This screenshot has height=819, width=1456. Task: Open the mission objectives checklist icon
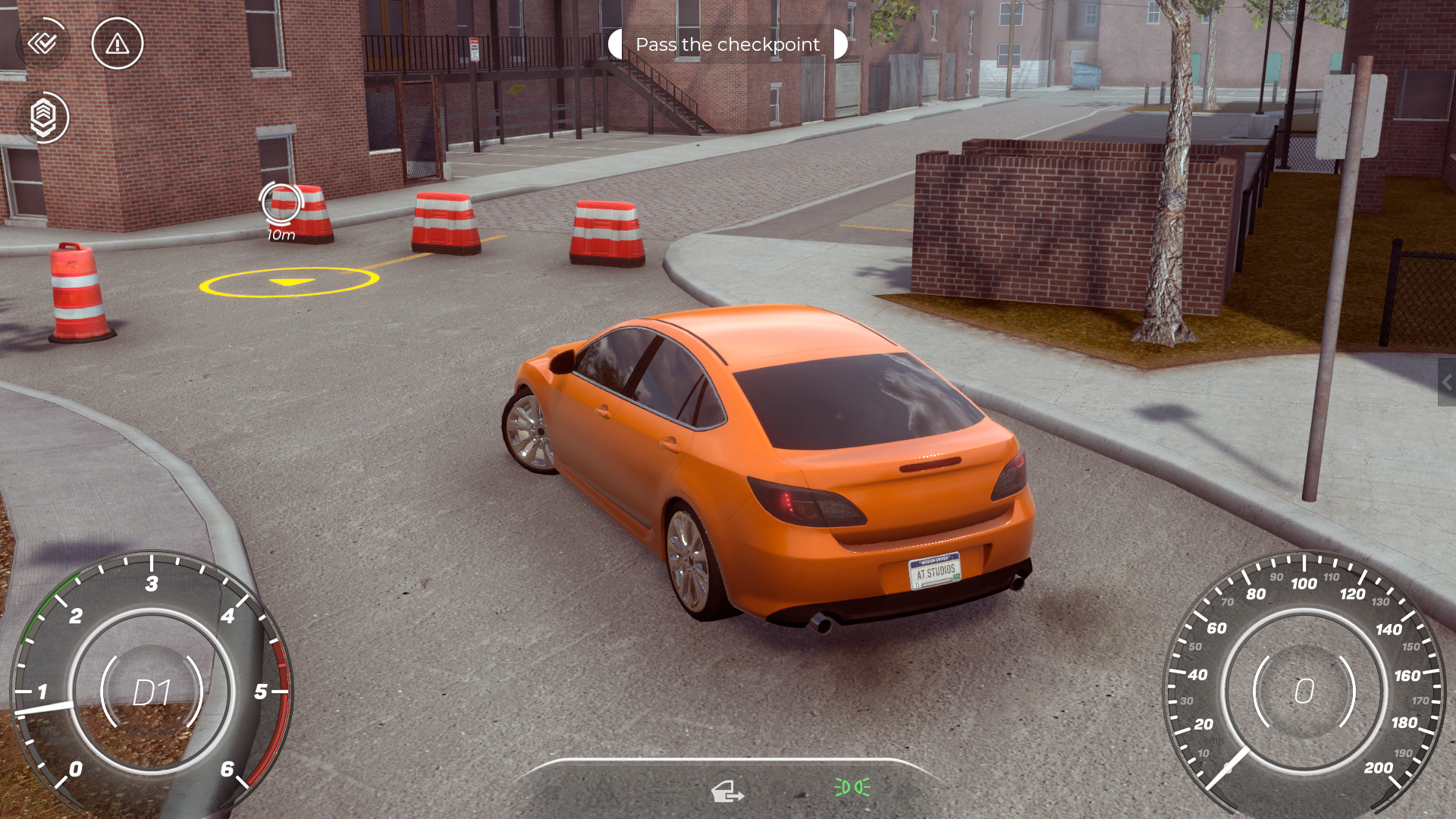point(43,43)
